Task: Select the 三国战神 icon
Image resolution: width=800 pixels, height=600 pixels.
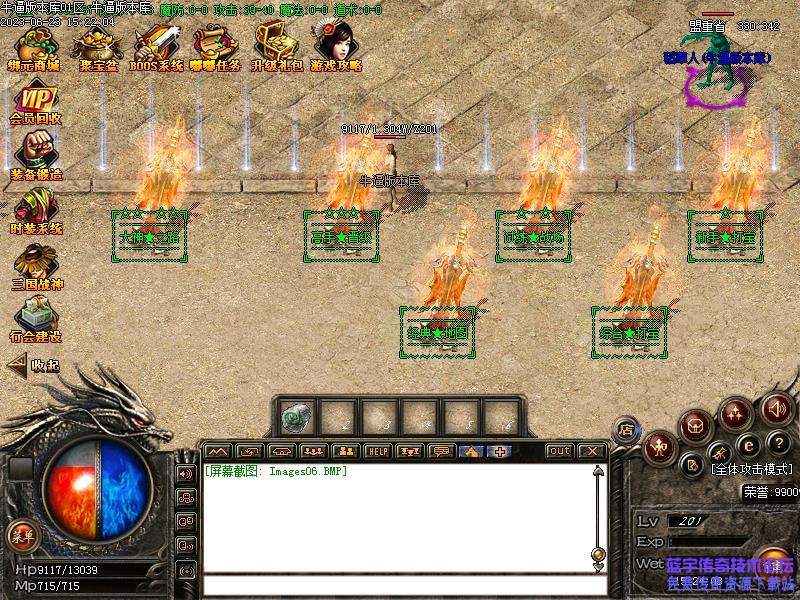Action: point(35,265)
